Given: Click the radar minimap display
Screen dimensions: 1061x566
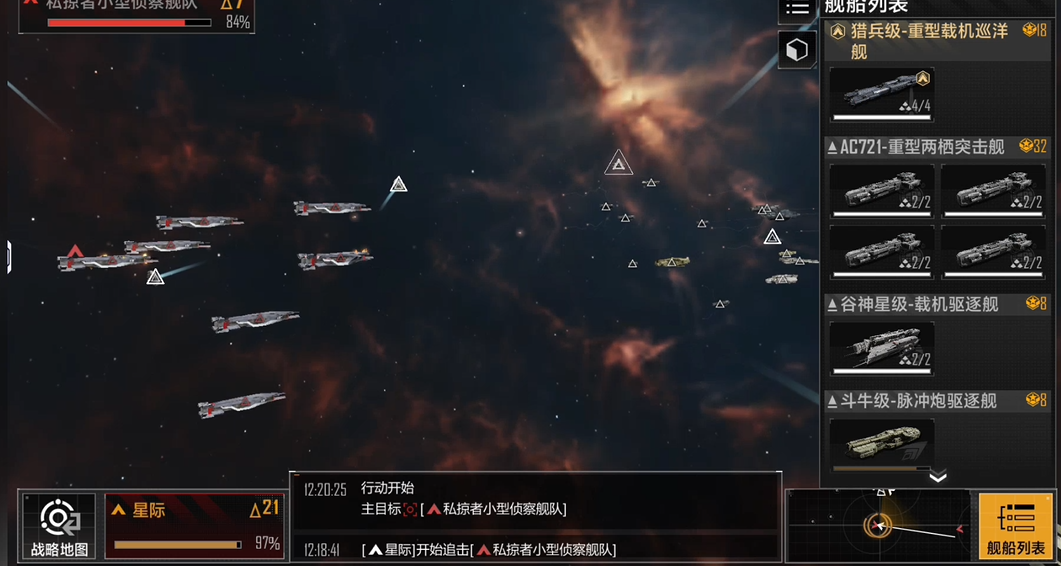Looking at the screenshot, I should coord(878,525).
